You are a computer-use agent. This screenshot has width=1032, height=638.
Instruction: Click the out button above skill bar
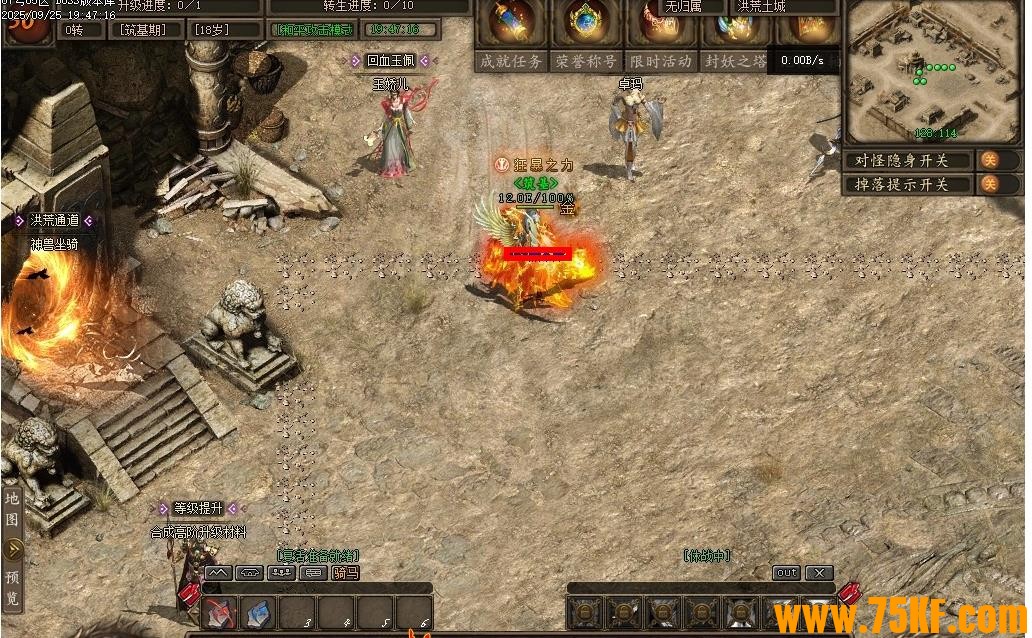pos(787,573)
